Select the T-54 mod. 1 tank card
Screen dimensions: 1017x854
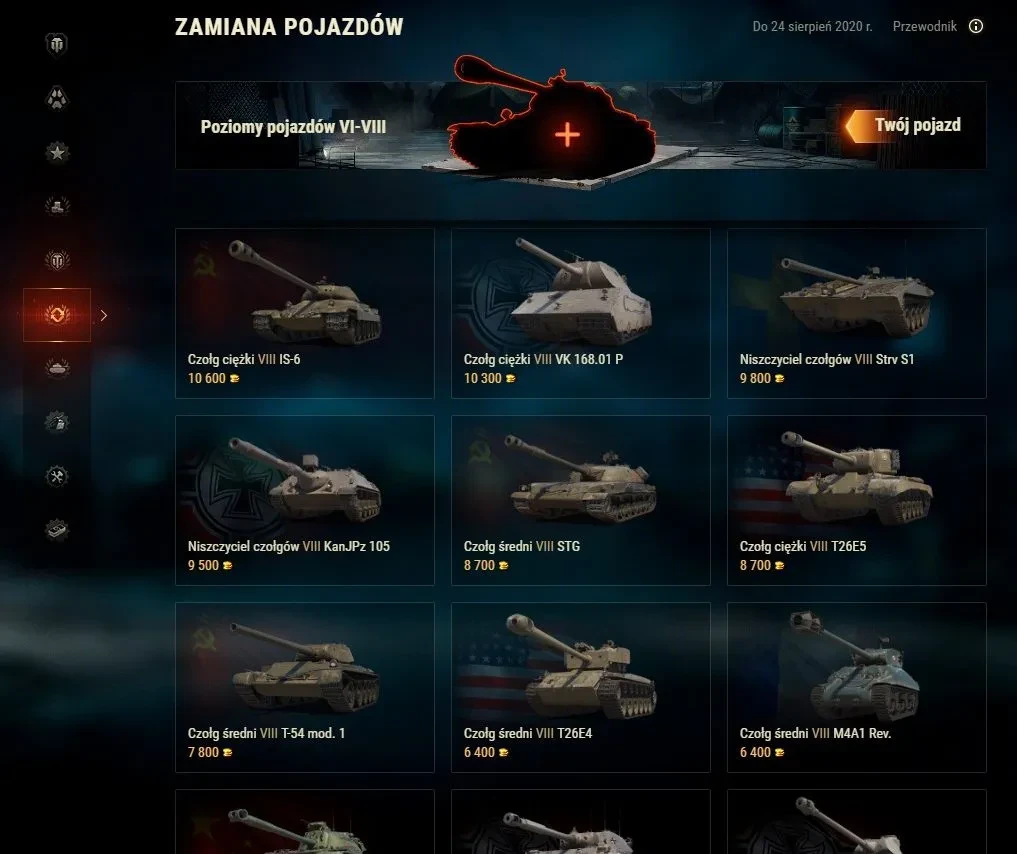(305, 687)
